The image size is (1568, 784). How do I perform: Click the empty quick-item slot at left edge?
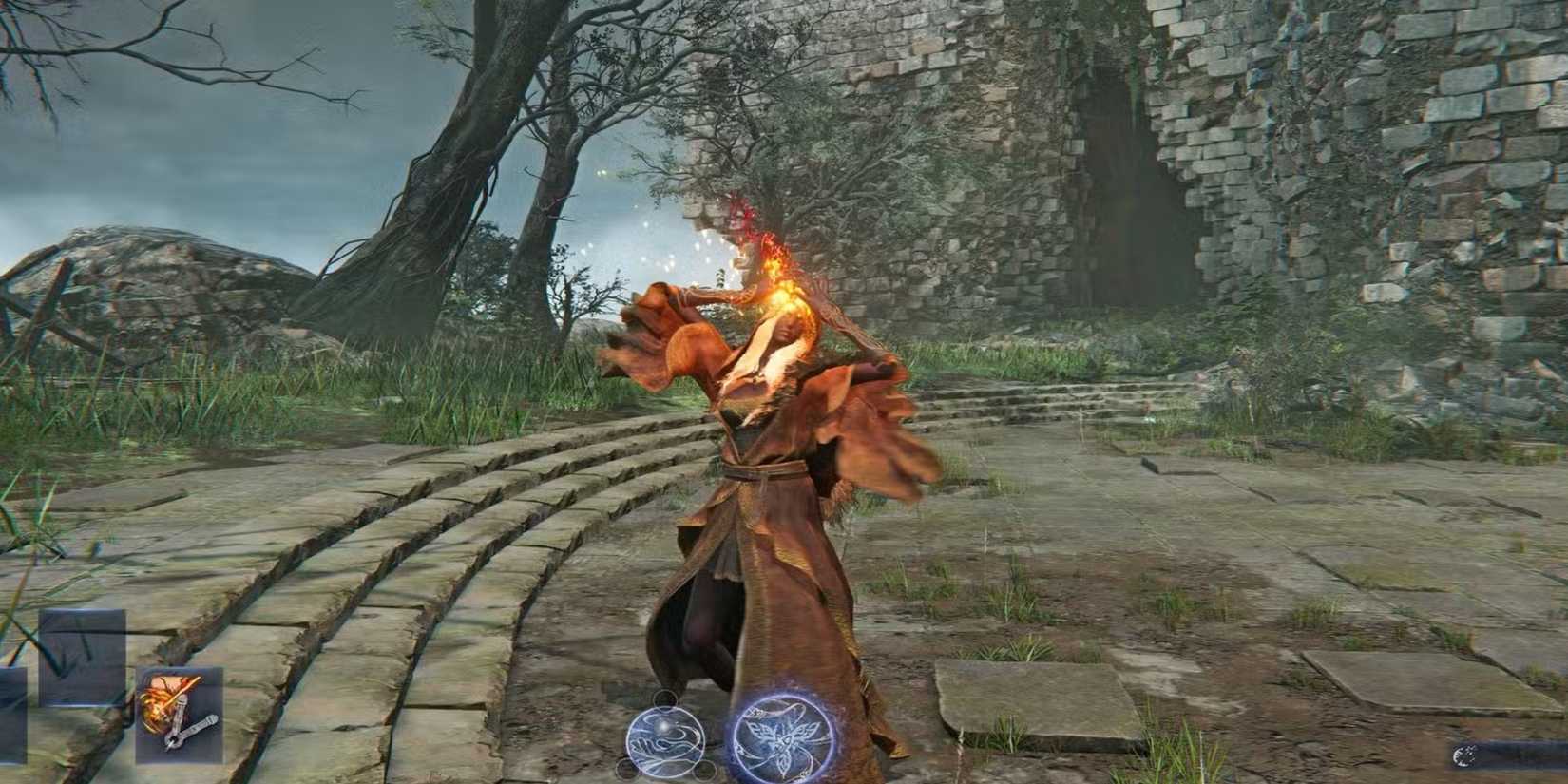11,717
